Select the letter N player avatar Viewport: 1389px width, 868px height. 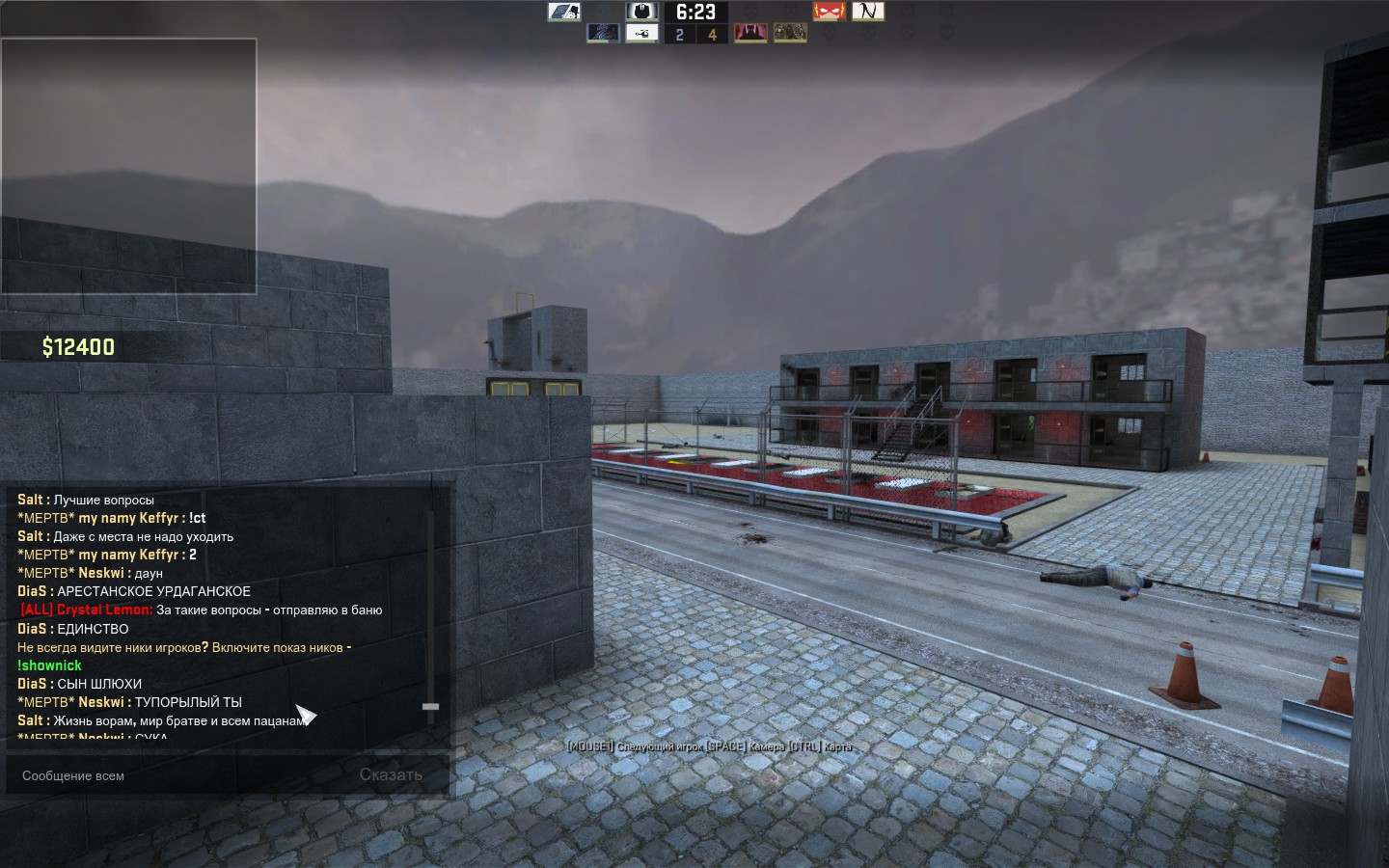[x=868, y=12]
